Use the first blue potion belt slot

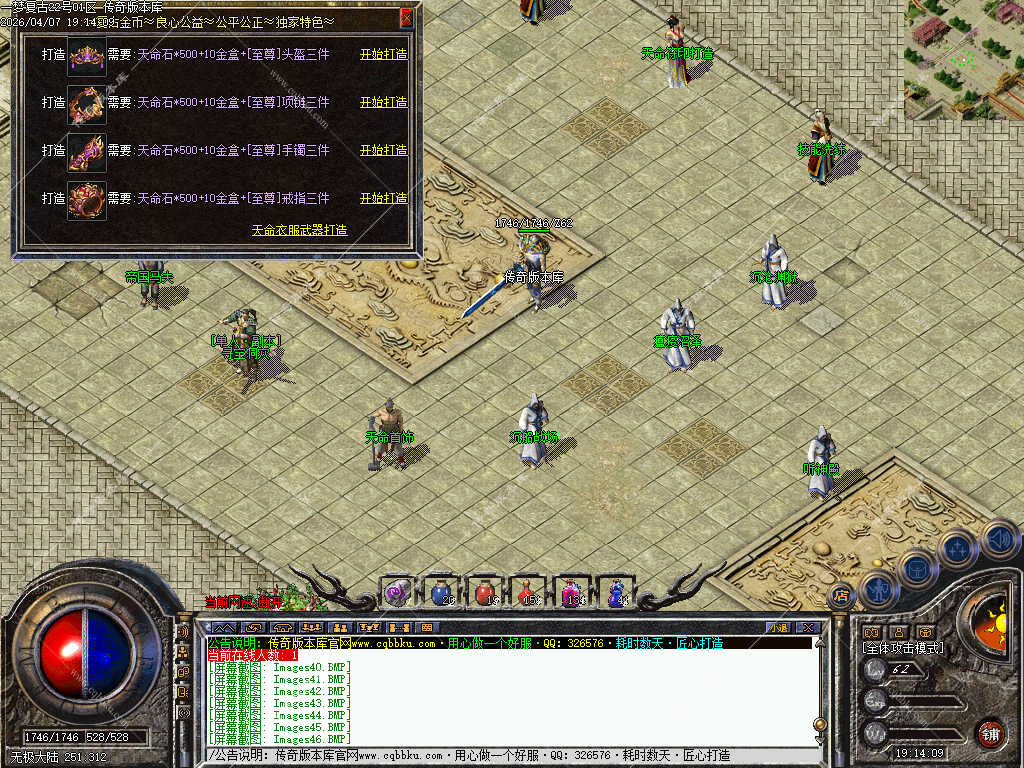tap(442, 592)
